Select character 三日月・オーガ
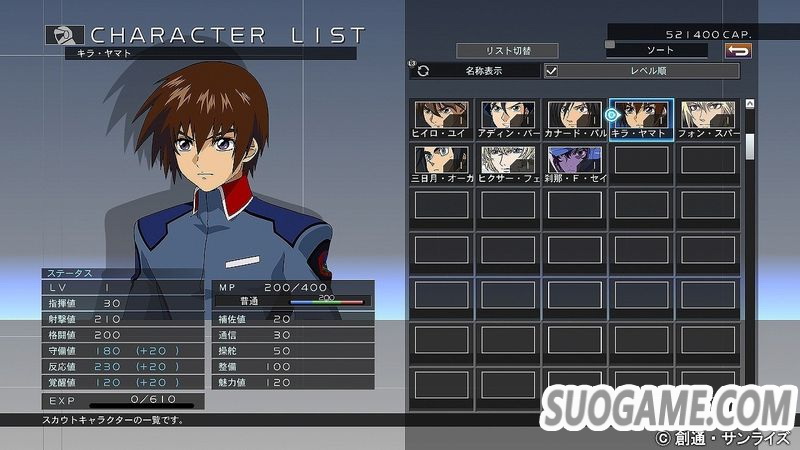The width and height of the screenshot is (800, 450). pyautogui.click(x=441, y=163)
